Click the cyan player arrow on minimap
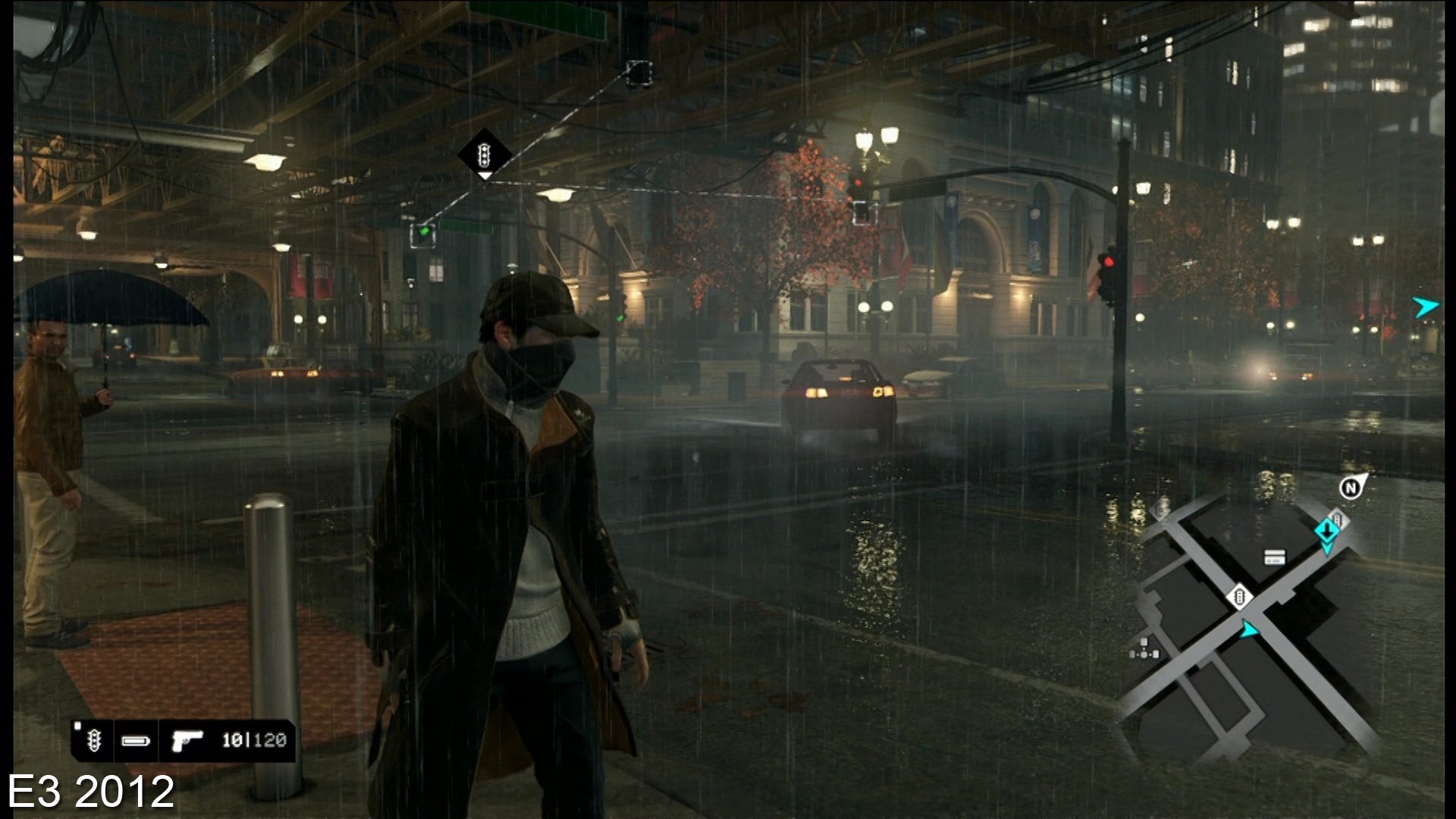 (1248, 629)
